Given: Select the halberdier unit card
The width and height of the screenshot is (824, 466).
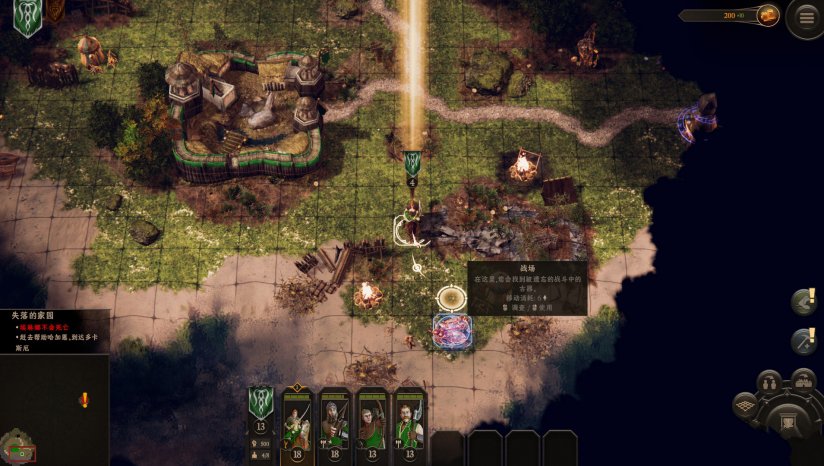Looking at the screenshot, I should pos(410,421).
